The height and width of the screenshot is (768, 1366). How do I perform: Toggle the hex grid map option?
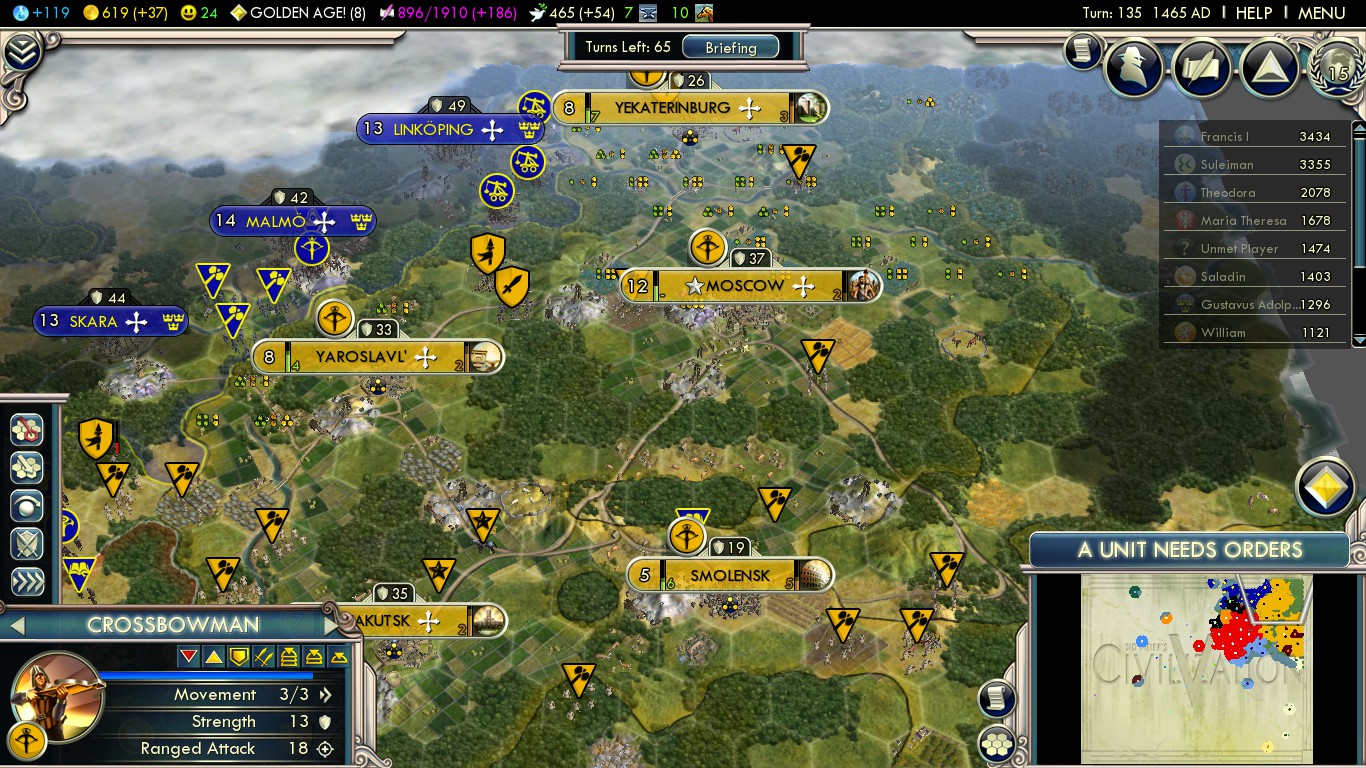click(x=997, y=744)
